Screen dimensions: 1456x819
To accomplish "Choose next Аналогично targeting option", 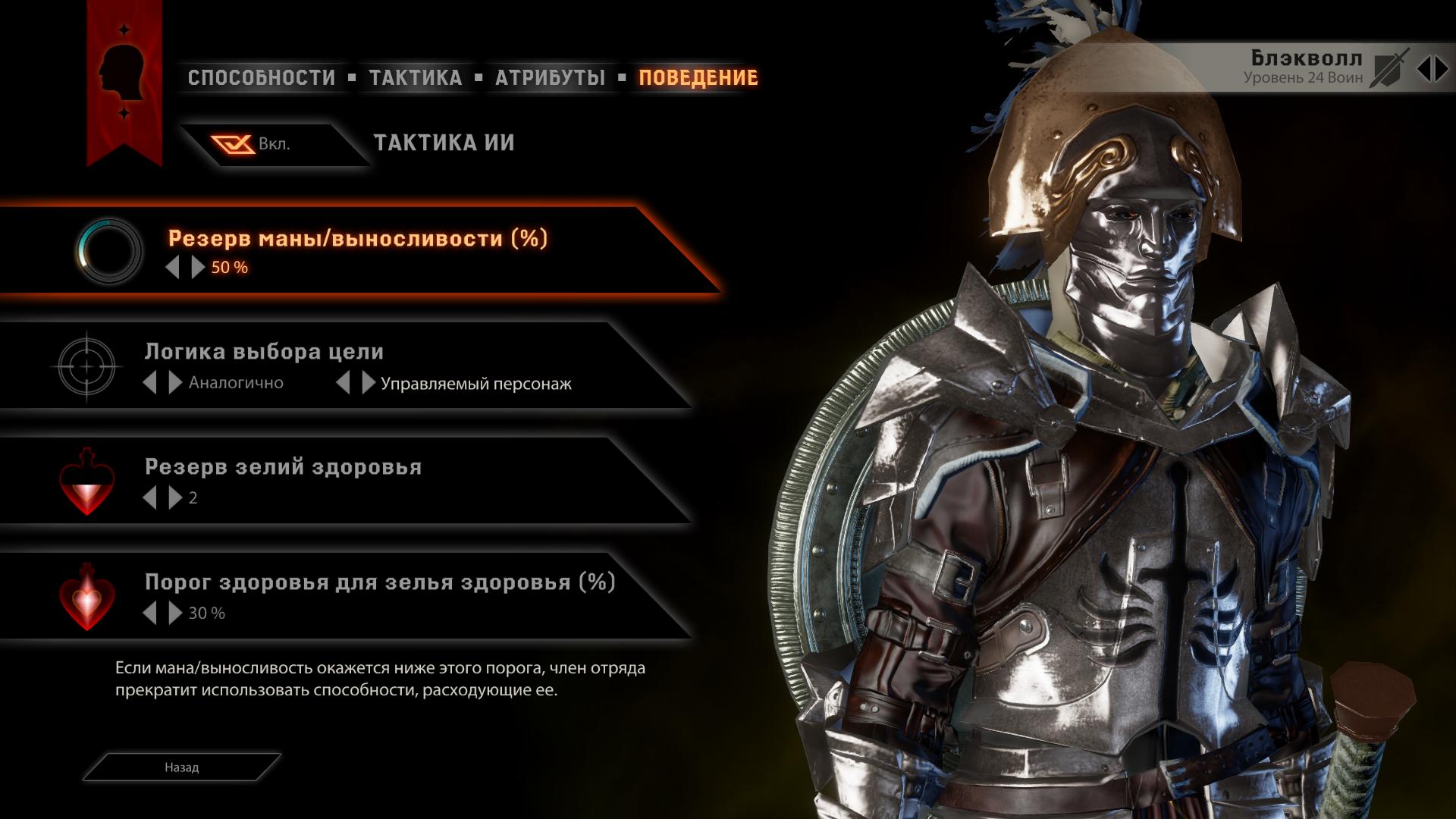I will pos(175,382).
